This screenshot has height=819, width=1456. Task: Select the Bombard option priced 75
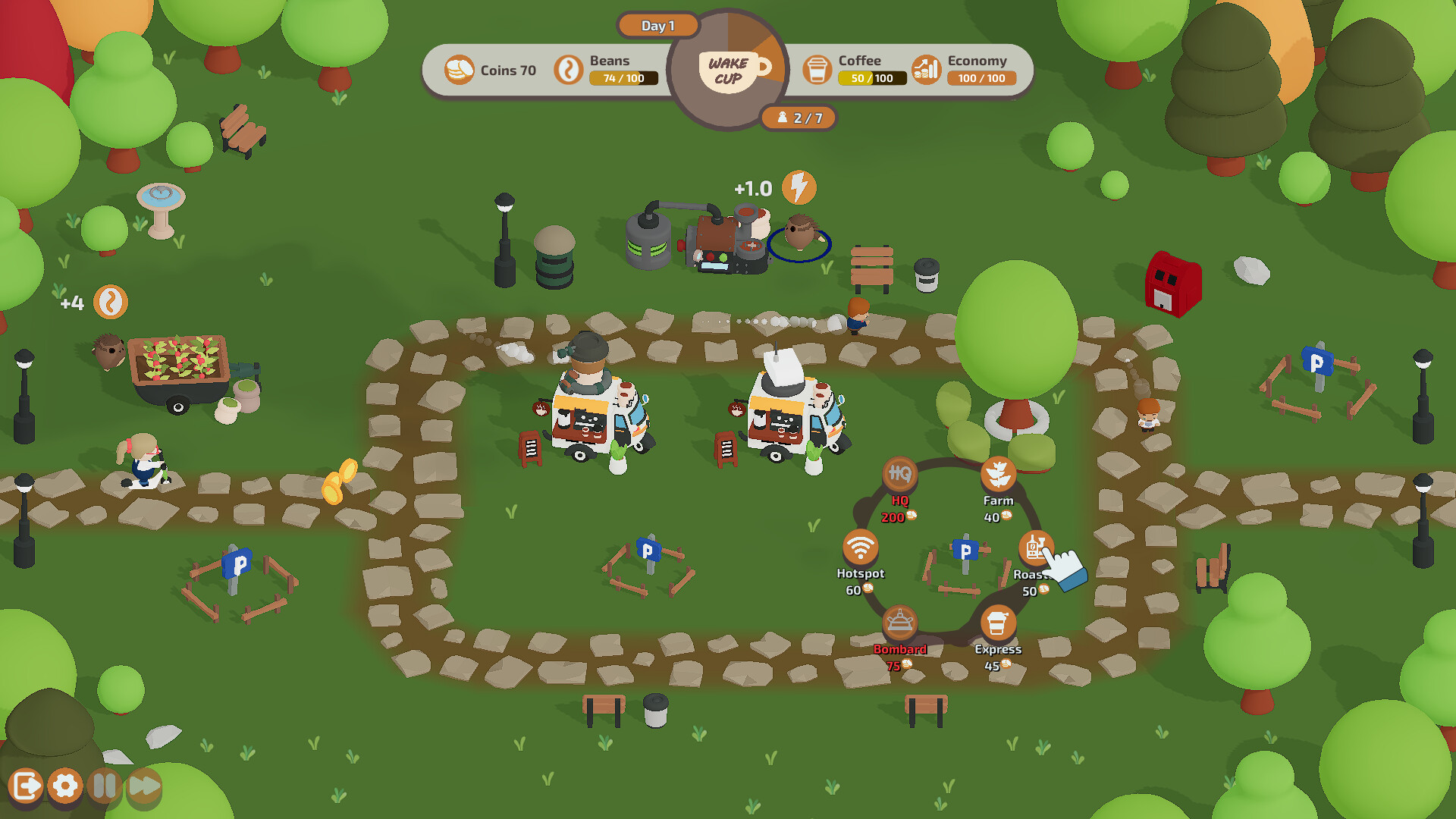pos(899,622)
